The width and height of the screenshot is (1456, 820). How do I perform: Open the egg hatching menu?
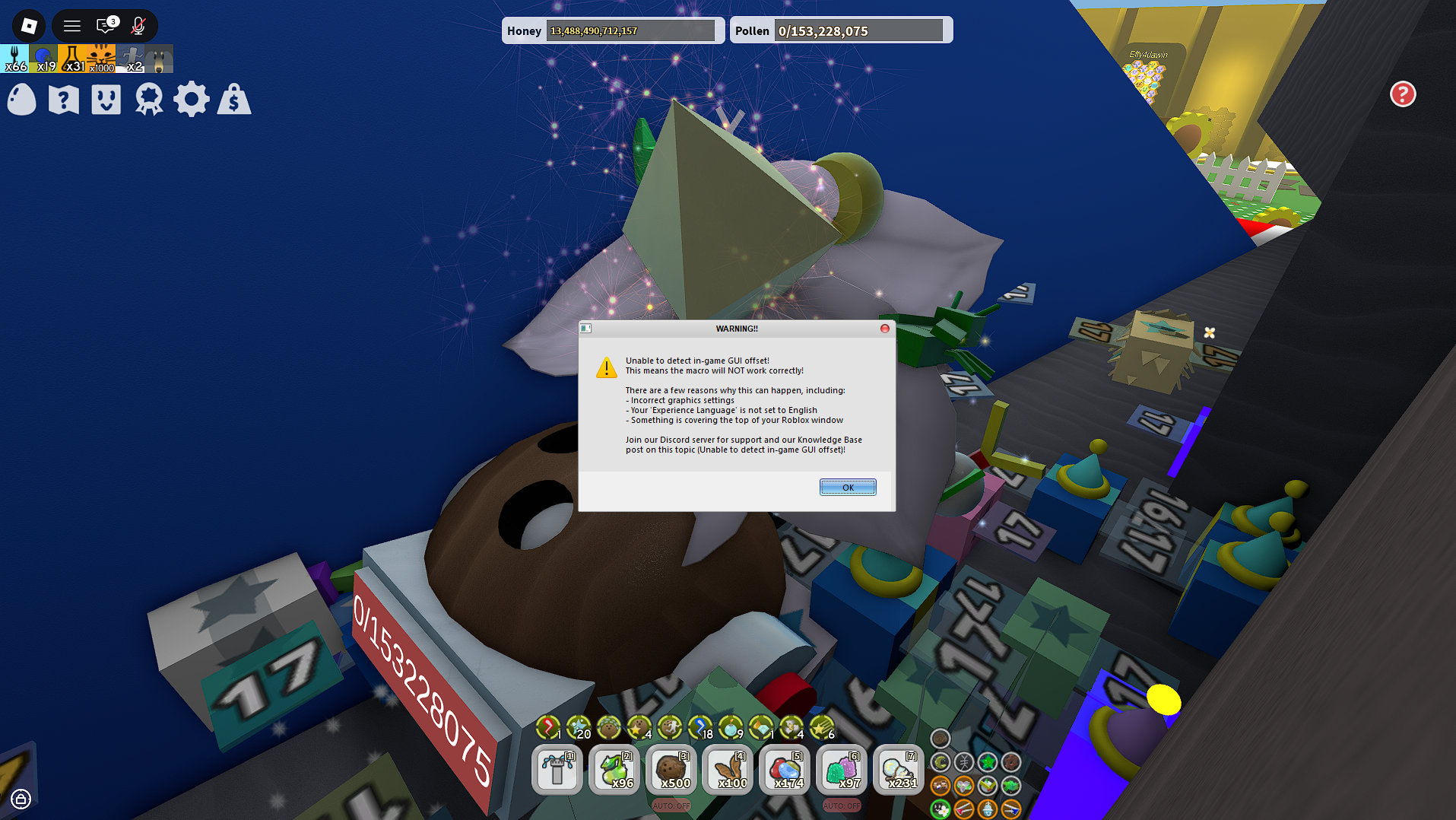[21, 99]
